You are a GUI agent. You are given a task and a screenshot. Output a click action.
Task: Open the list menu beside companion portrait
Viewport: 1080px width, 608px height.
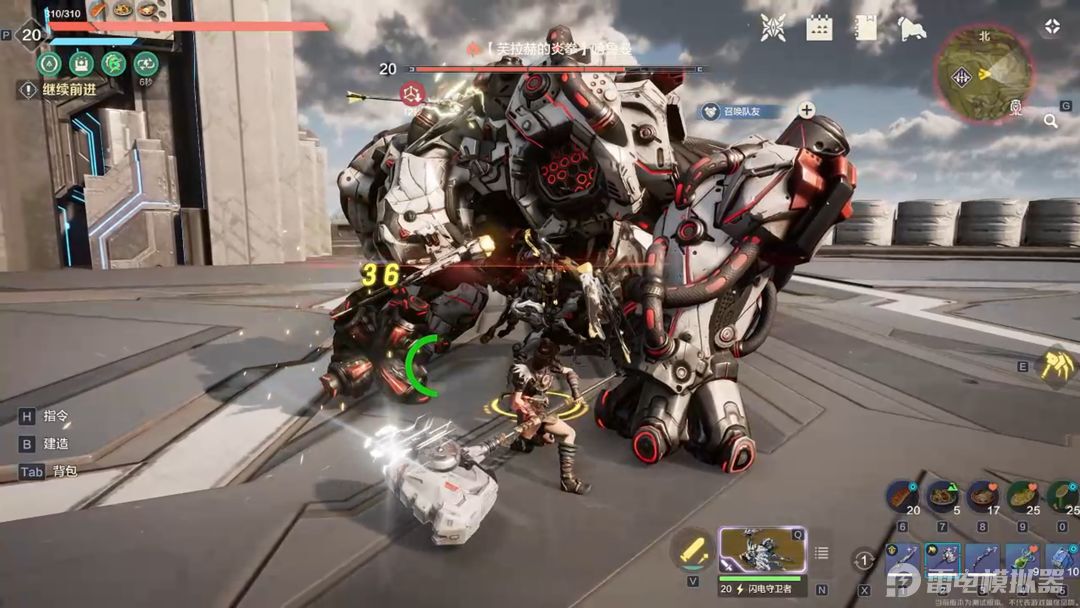[822, 553]
